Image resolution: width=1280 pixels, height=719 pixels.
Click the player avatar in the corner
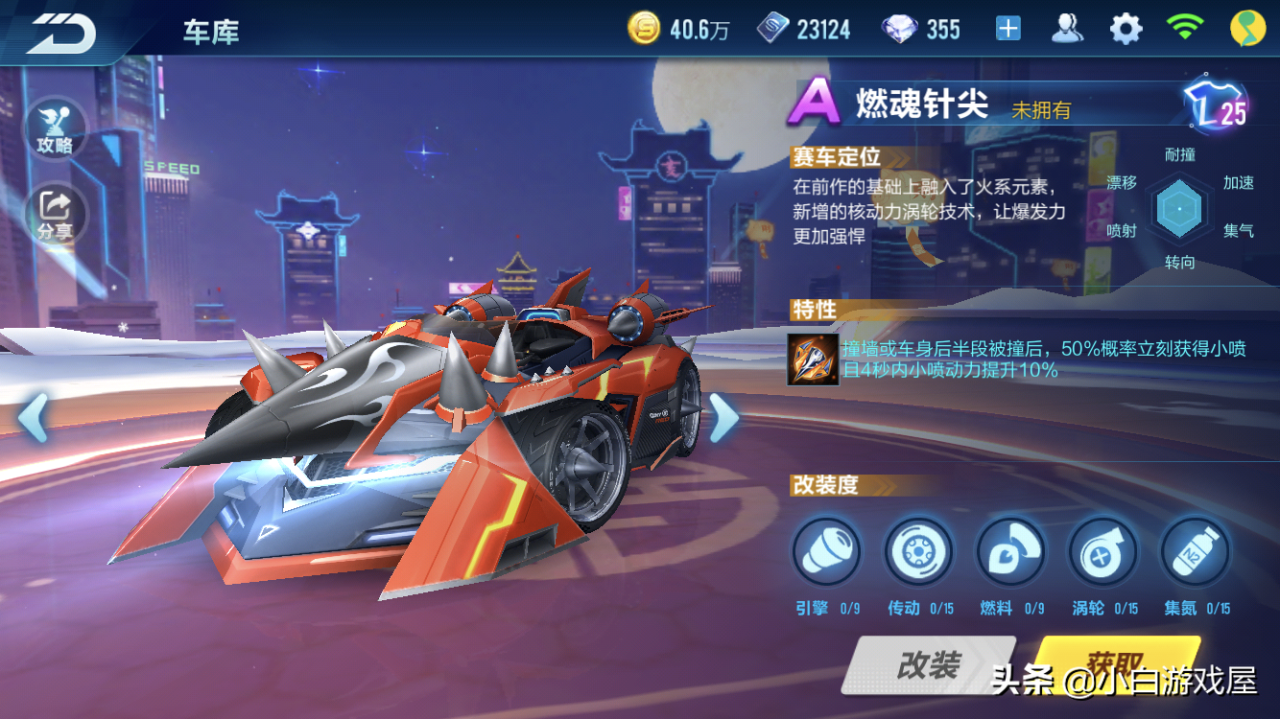click(1247, 29)
